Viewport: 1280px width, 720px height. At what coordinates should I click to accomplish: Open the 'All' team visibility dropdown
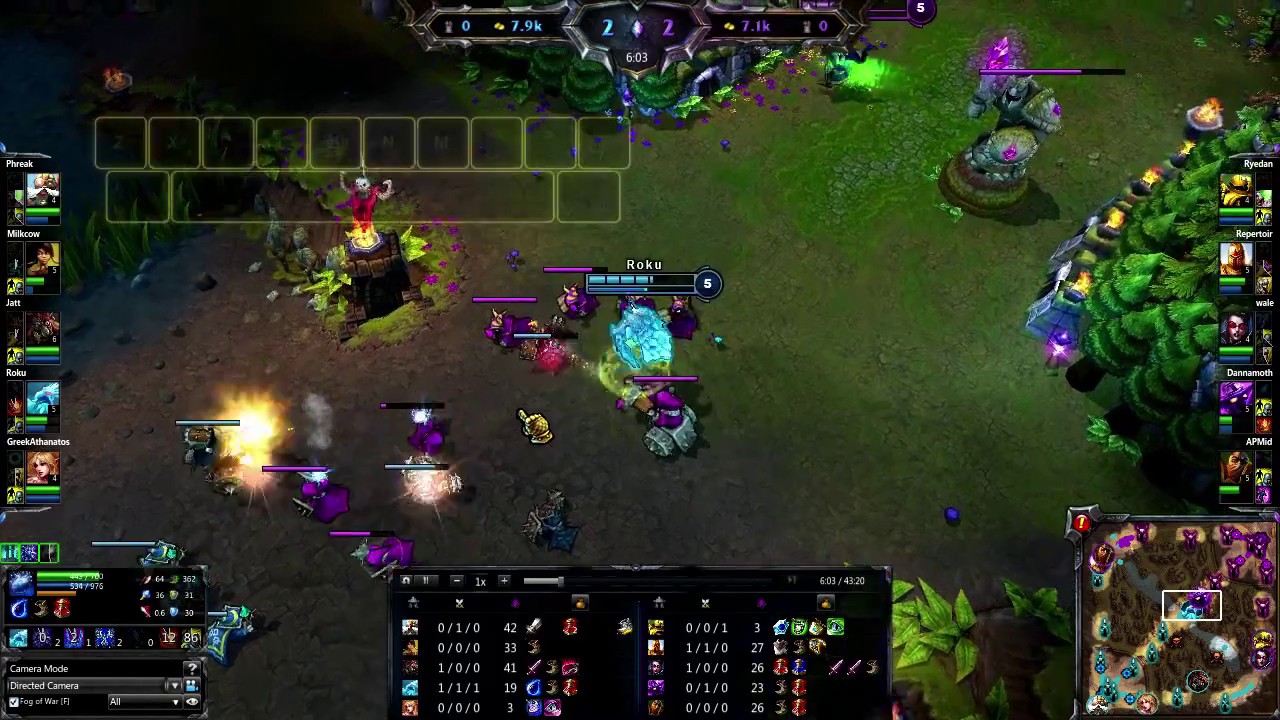pos(144,702)
